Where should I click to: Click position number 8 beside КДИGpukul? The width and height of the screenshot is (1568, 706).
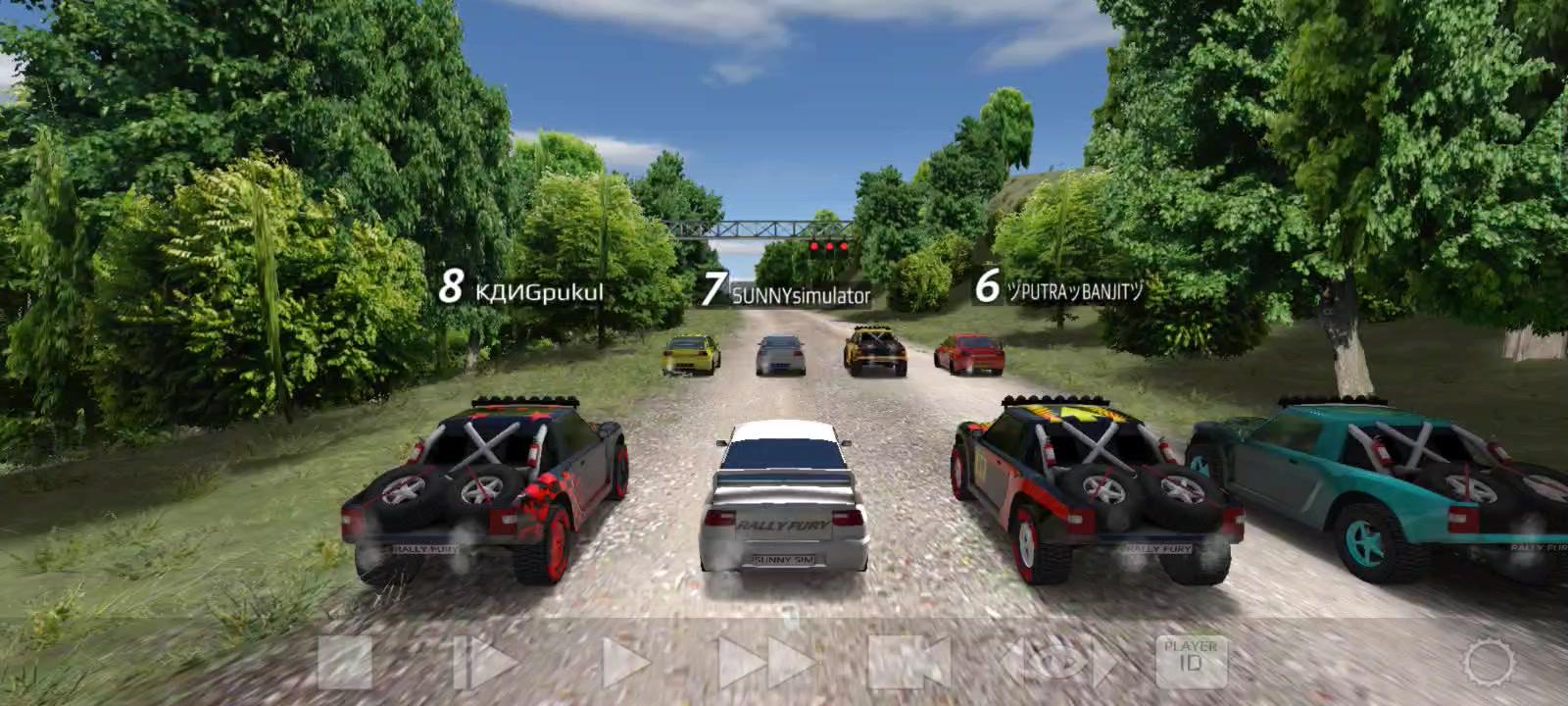coord(452,287)
